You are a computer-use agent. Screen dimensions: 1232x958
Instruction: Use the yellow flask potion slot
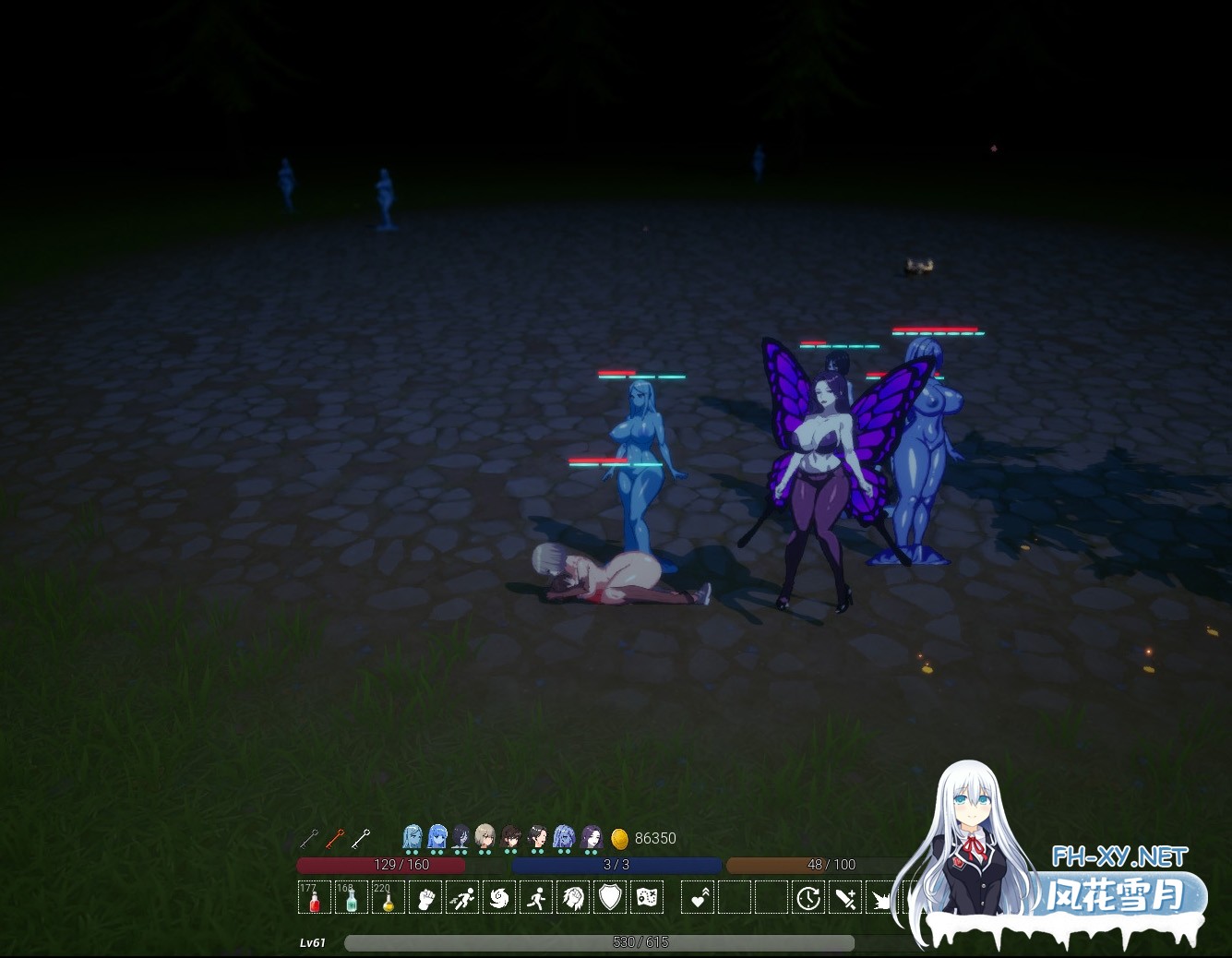[389, 897]
